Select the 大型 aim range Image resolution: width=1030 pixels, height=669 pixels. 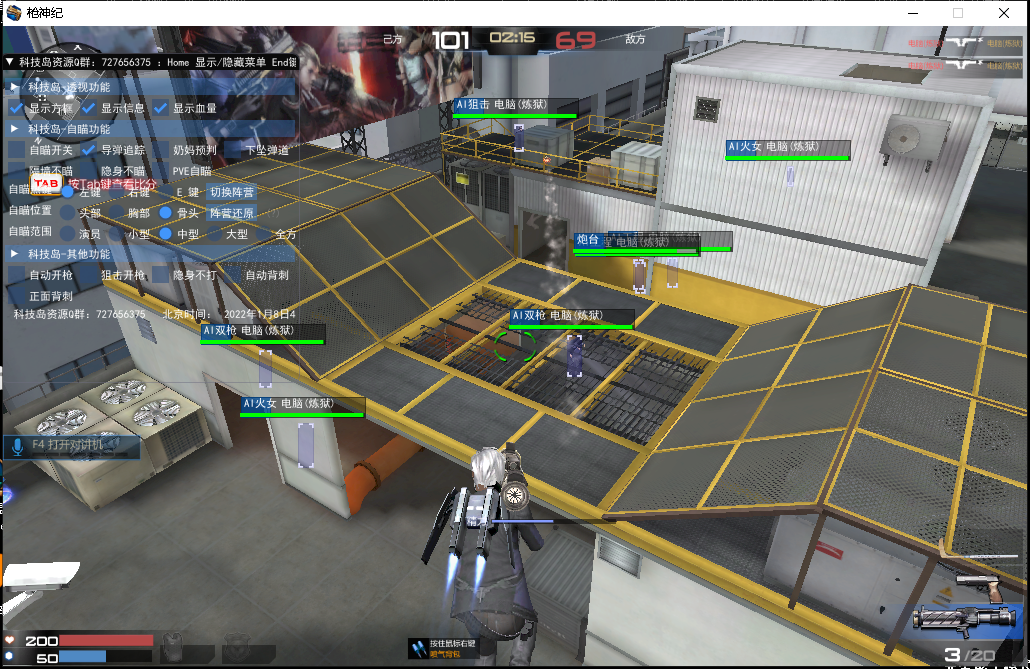tap(214, 233)
